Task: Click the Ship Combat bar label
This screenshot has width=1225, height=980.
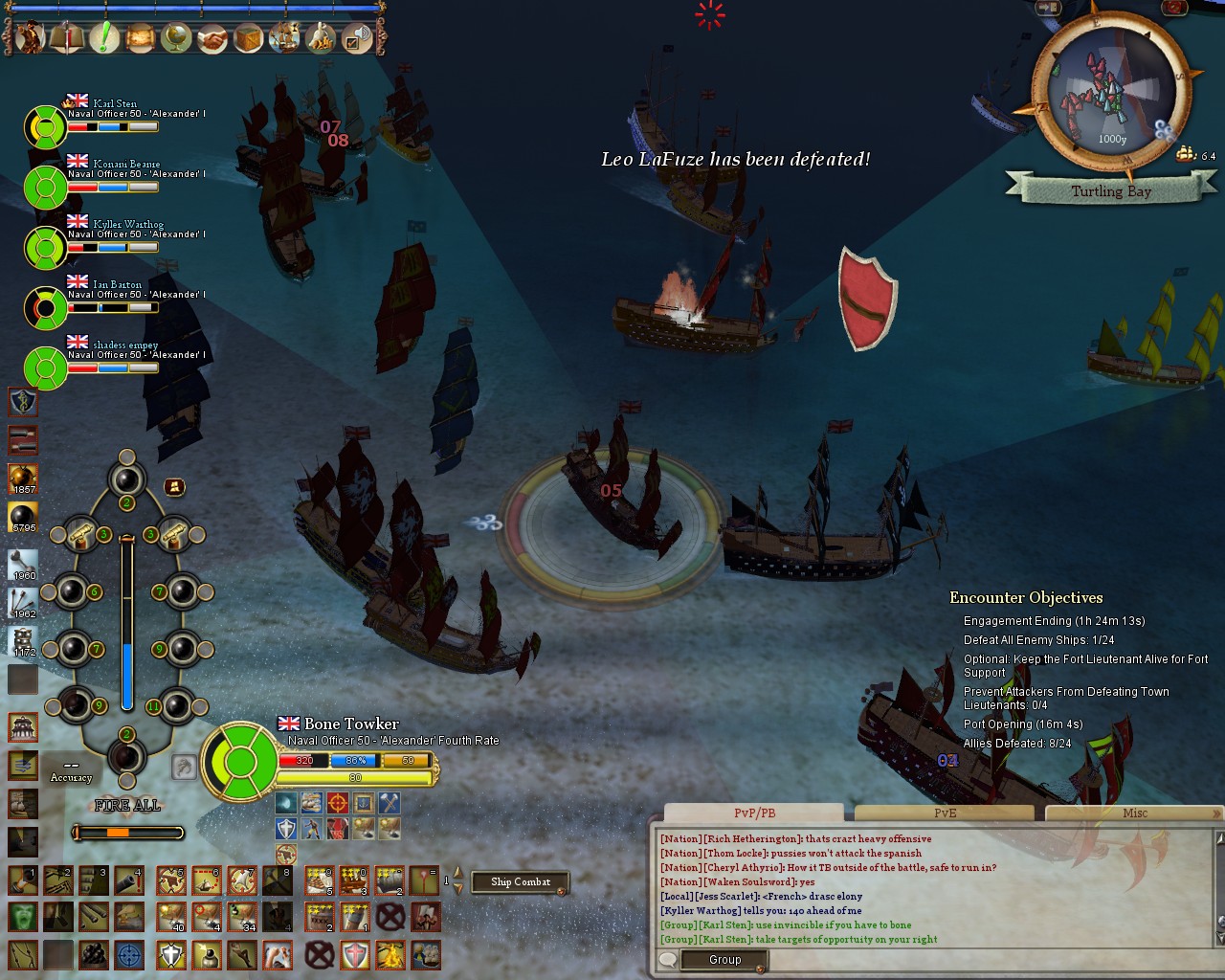Action: [x=521, y=882]
